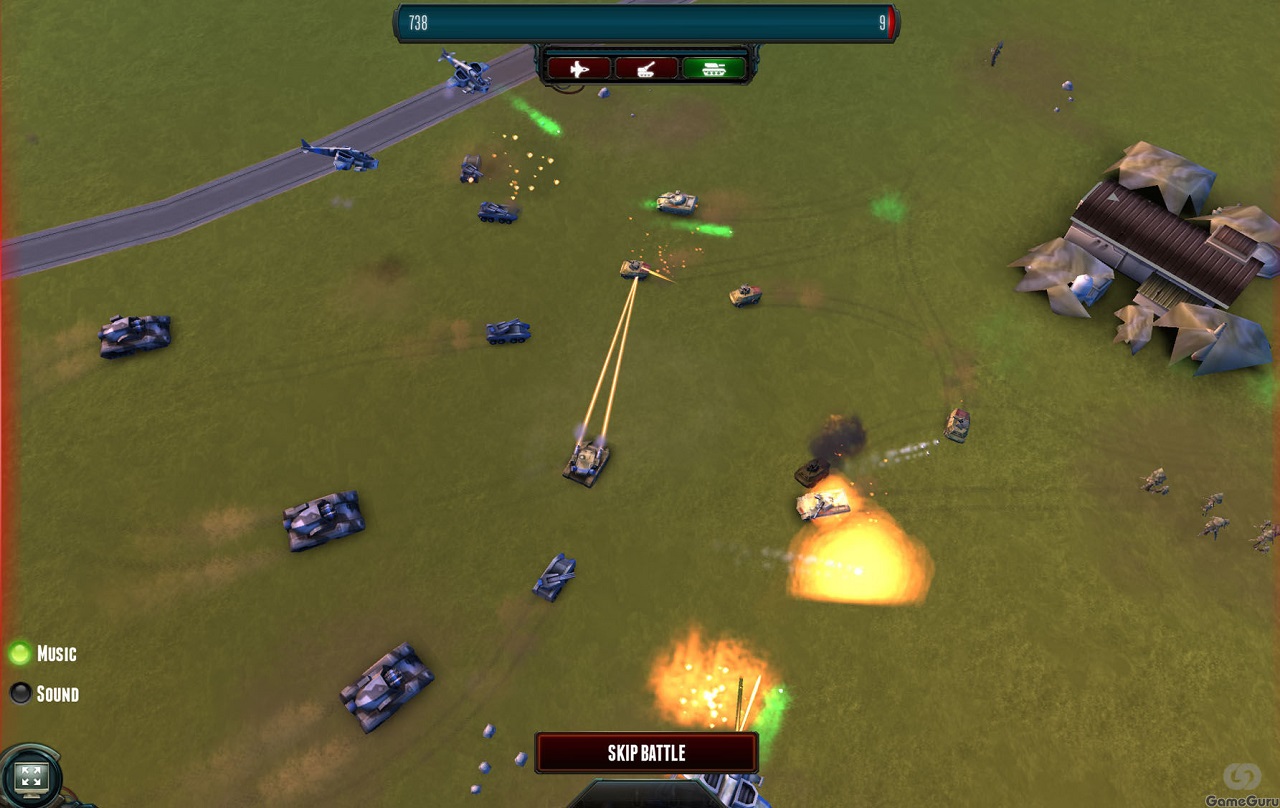Viewport: 1280px width, 808px height.
Task: Toggle the Sound option
Action: click(x=20, y=693)
